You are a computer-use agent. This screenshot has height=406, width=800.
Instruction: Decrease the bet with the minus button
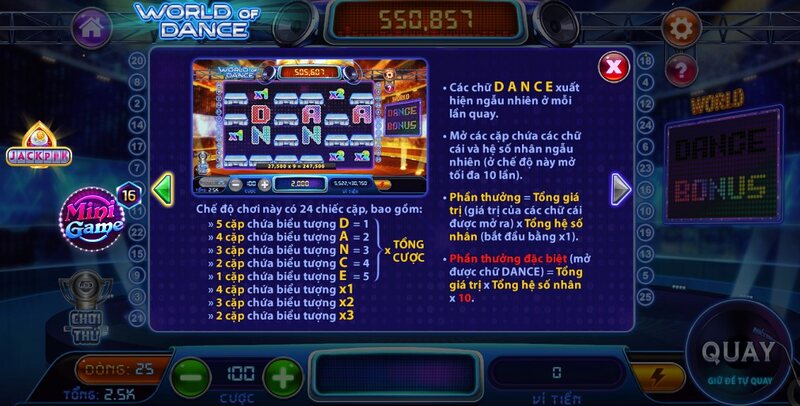tap(189, 378)
